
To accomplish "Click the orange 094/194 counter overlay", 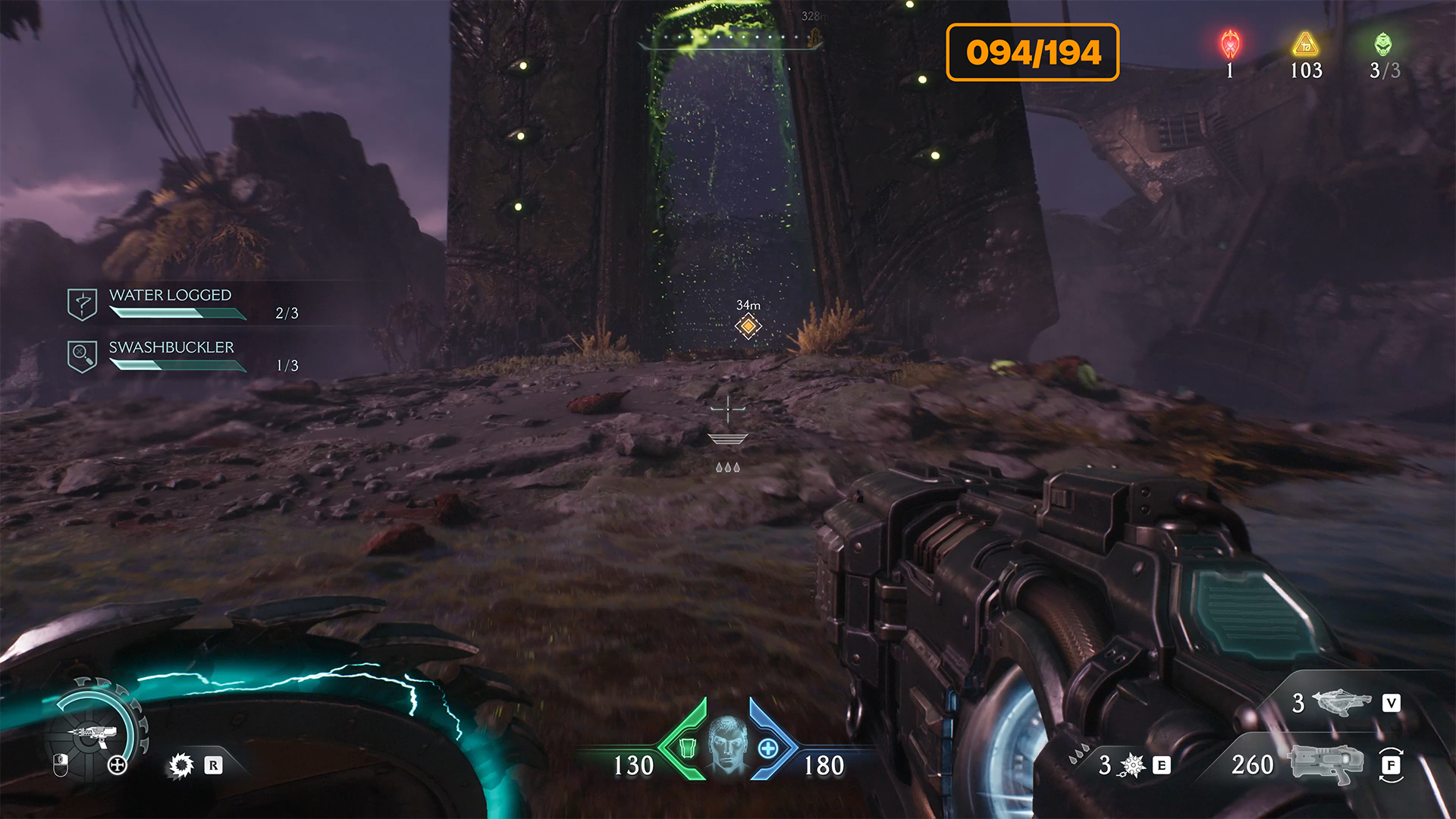I will click(1032, 52).
